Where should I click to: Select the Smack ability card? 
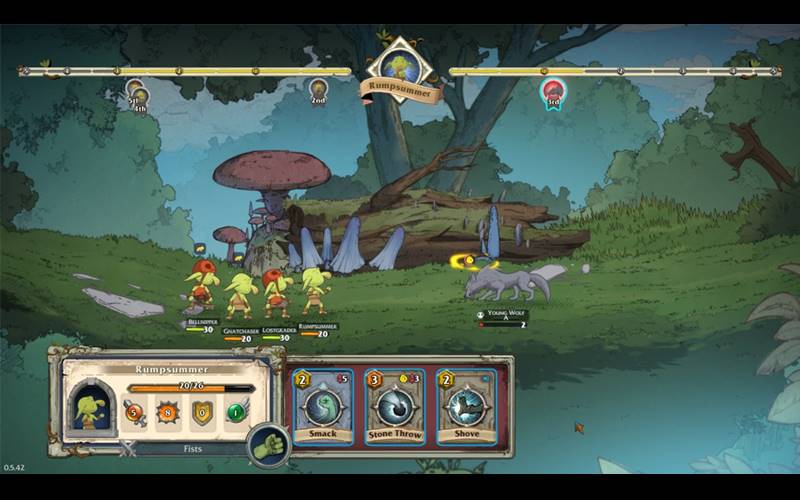click(322, 407)
